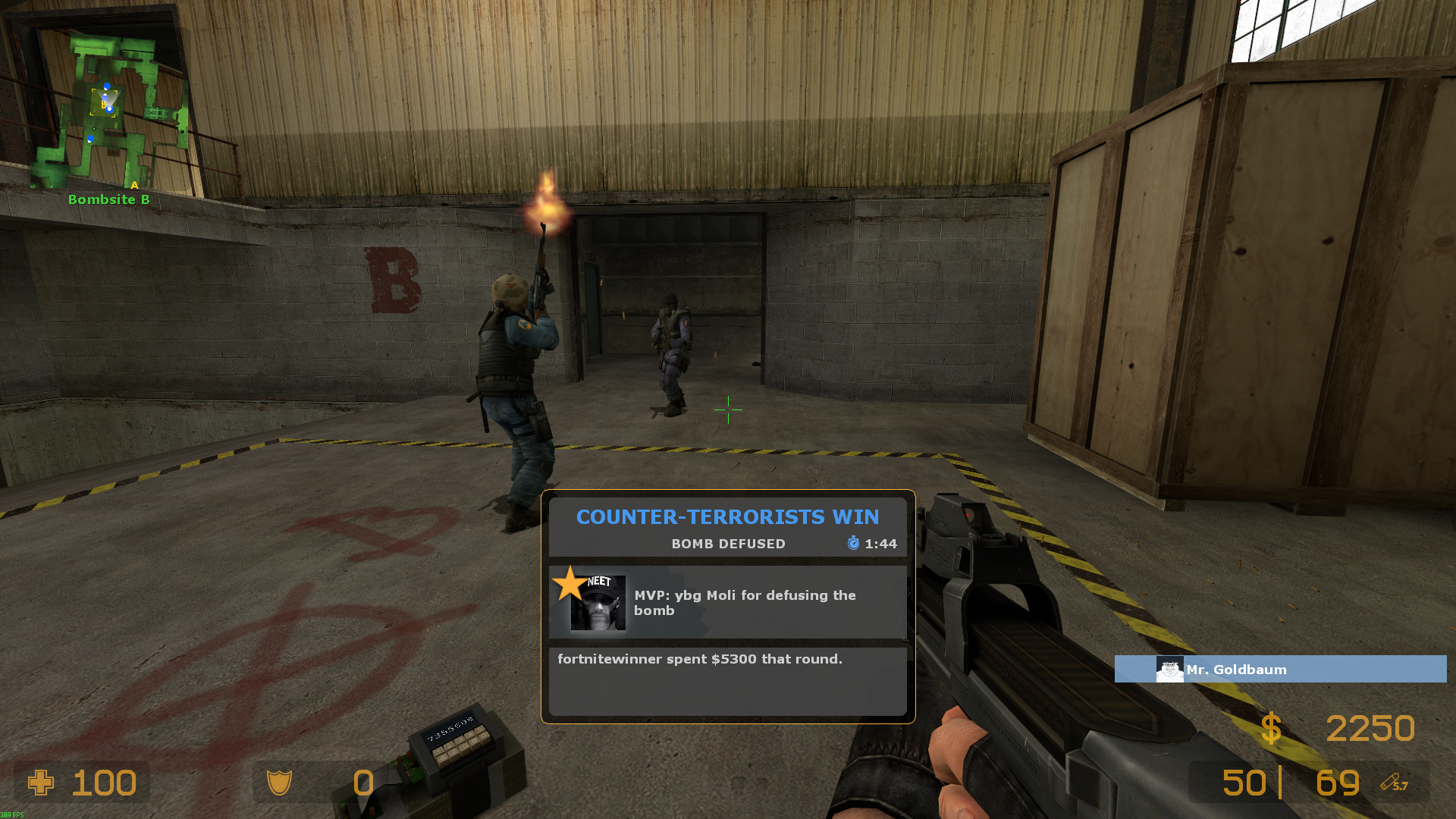
Task: Click the Bombsite B location label
Action: pos(109,199)
